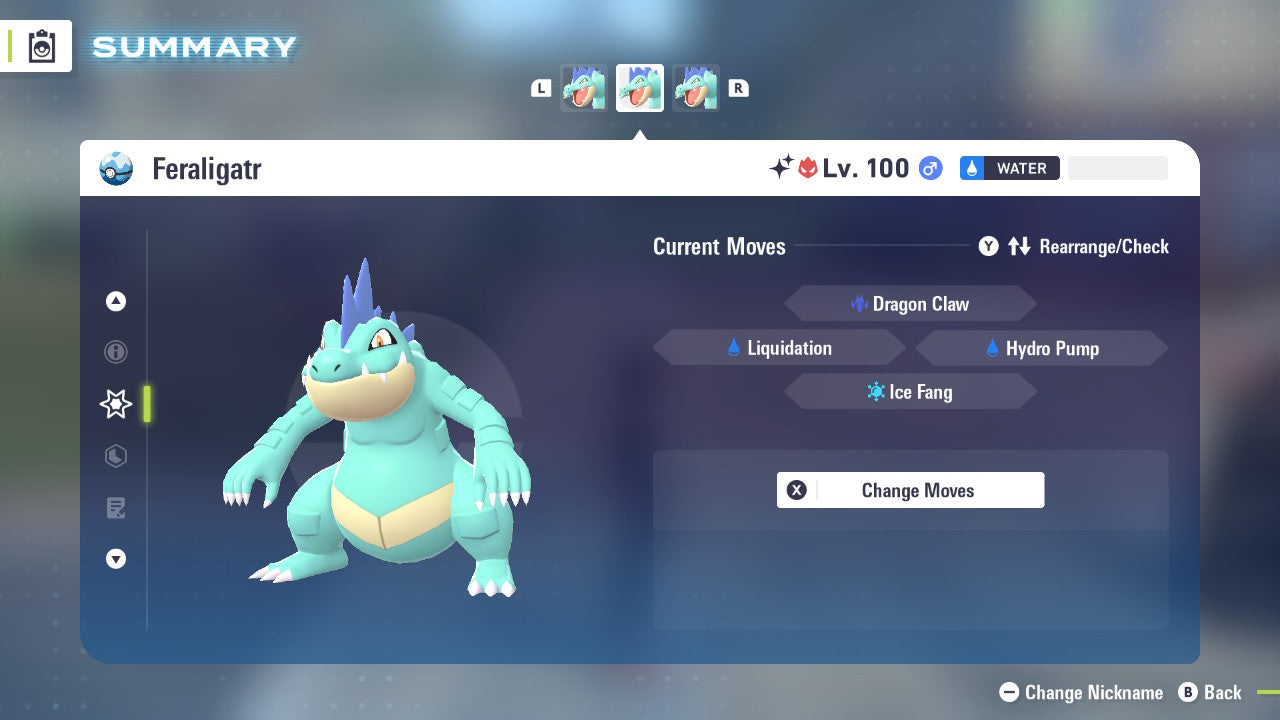The image size is (1280, 720).
Task: Open the memories hexagon icon in the sidebar
Action: click(116, 456)
